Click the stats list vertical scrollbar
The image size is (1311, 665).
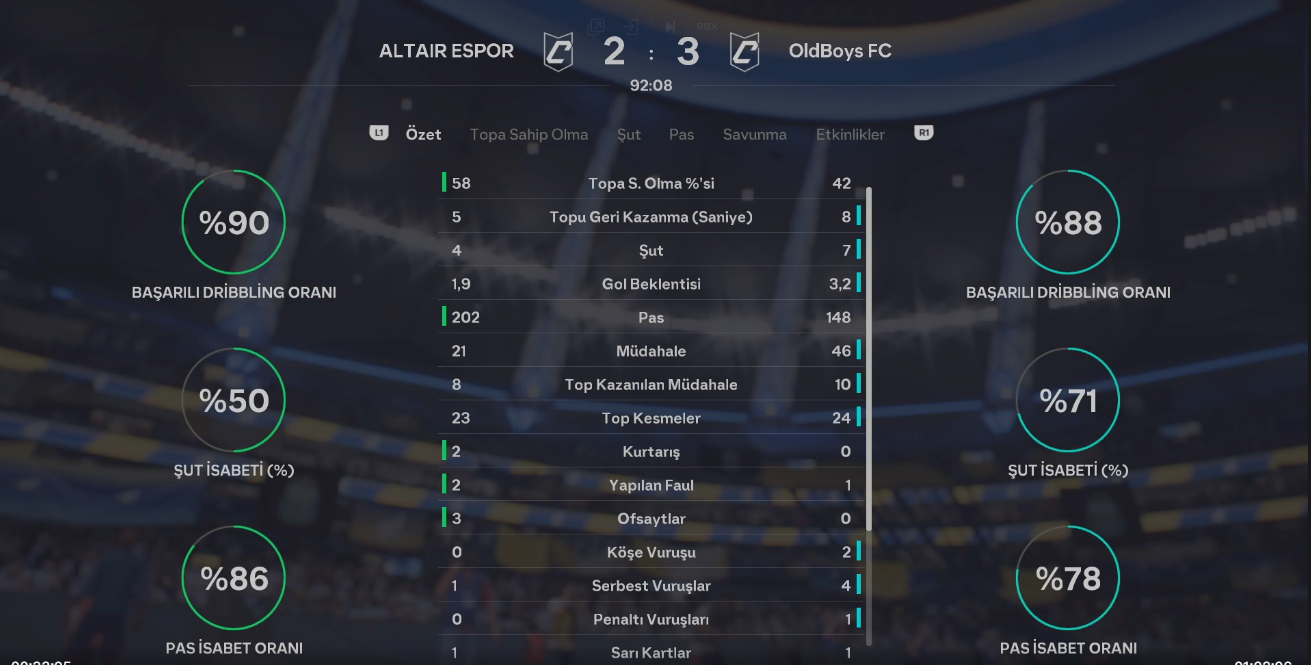868,358
